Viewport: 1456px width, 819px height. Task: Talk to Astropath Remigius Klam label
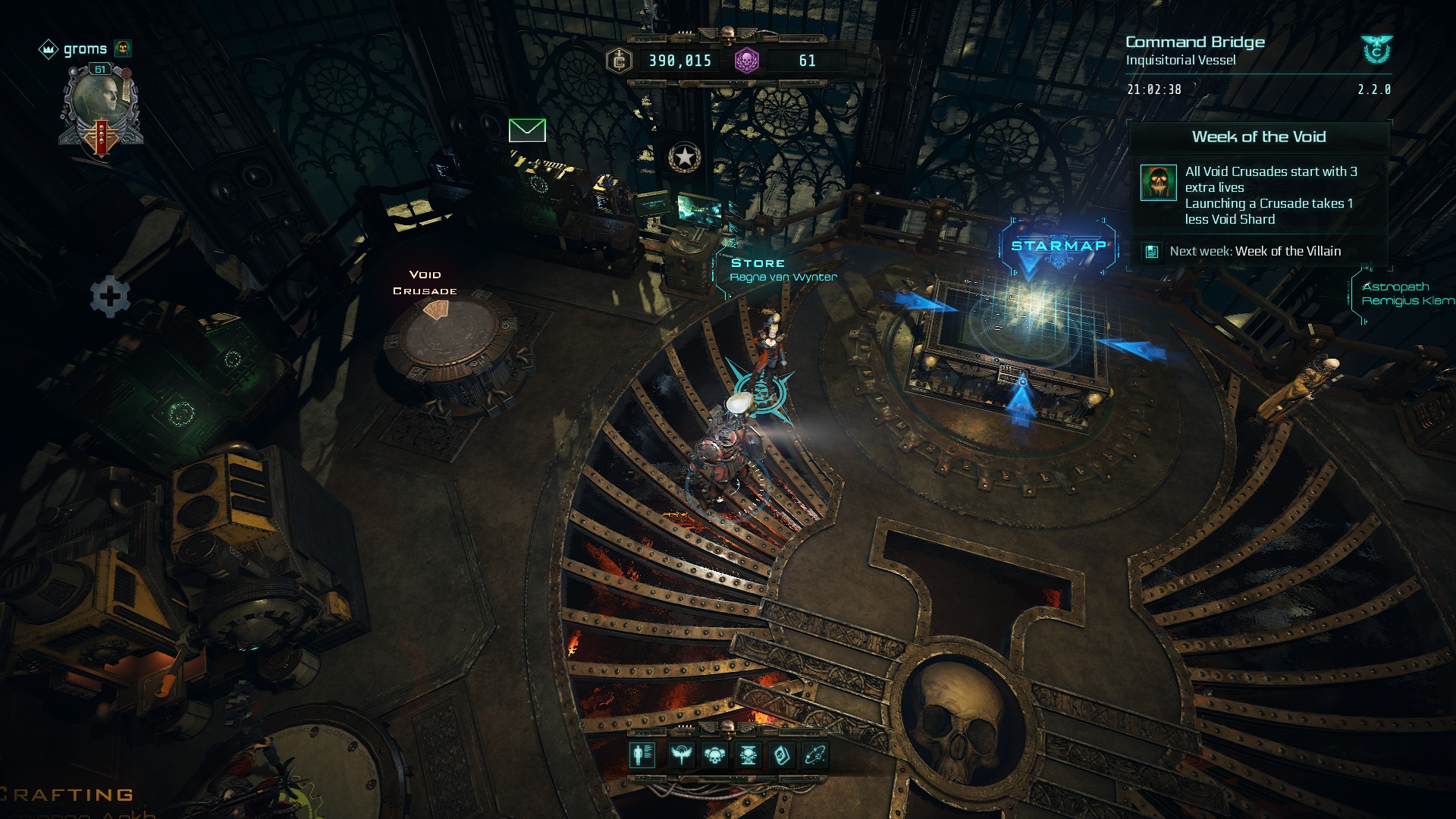tap(1407, 293)
